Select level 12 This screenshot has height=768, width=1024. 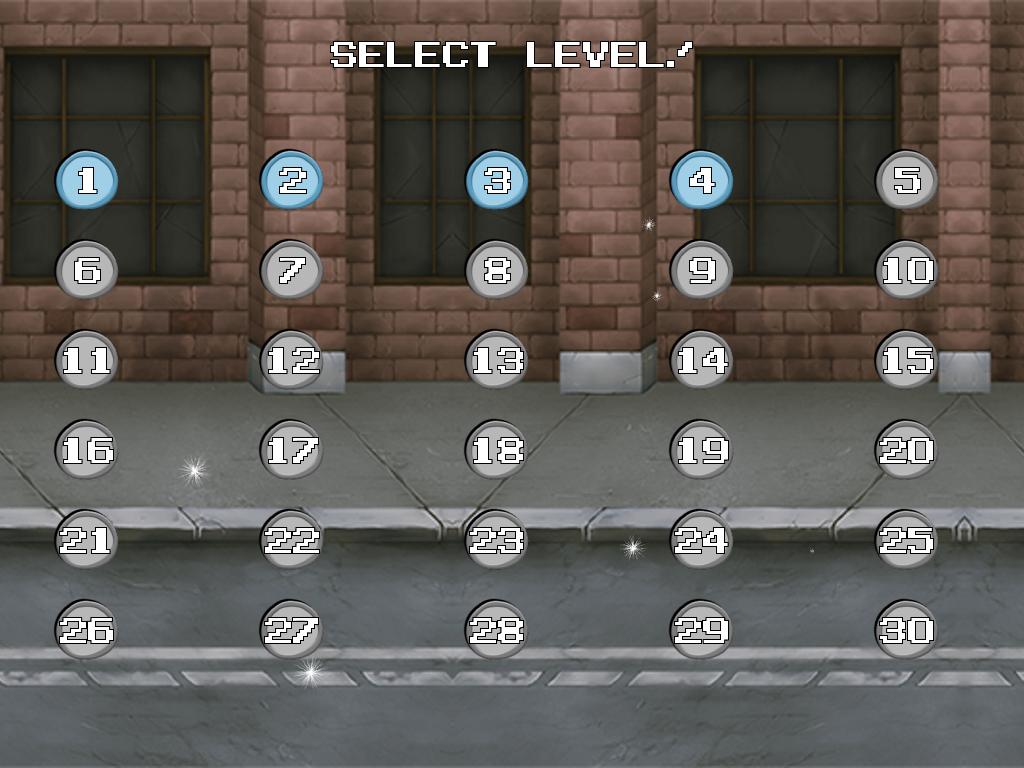(x=292, y=360)
